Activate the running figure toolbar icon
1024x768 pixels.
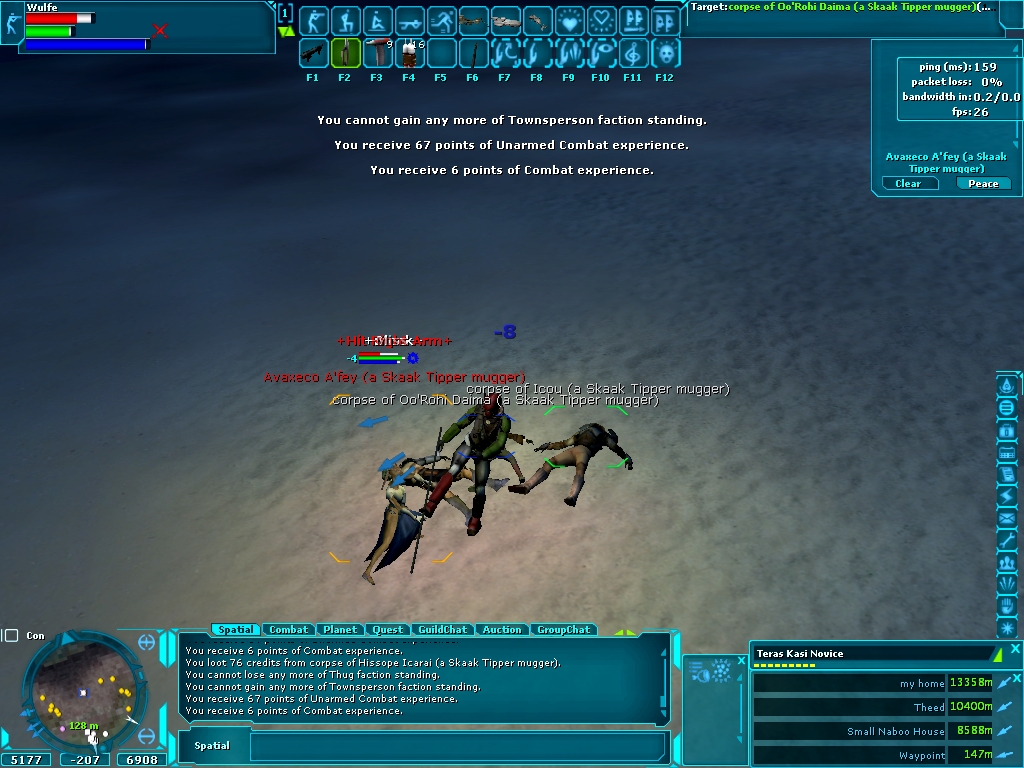[x=441, y=20]
